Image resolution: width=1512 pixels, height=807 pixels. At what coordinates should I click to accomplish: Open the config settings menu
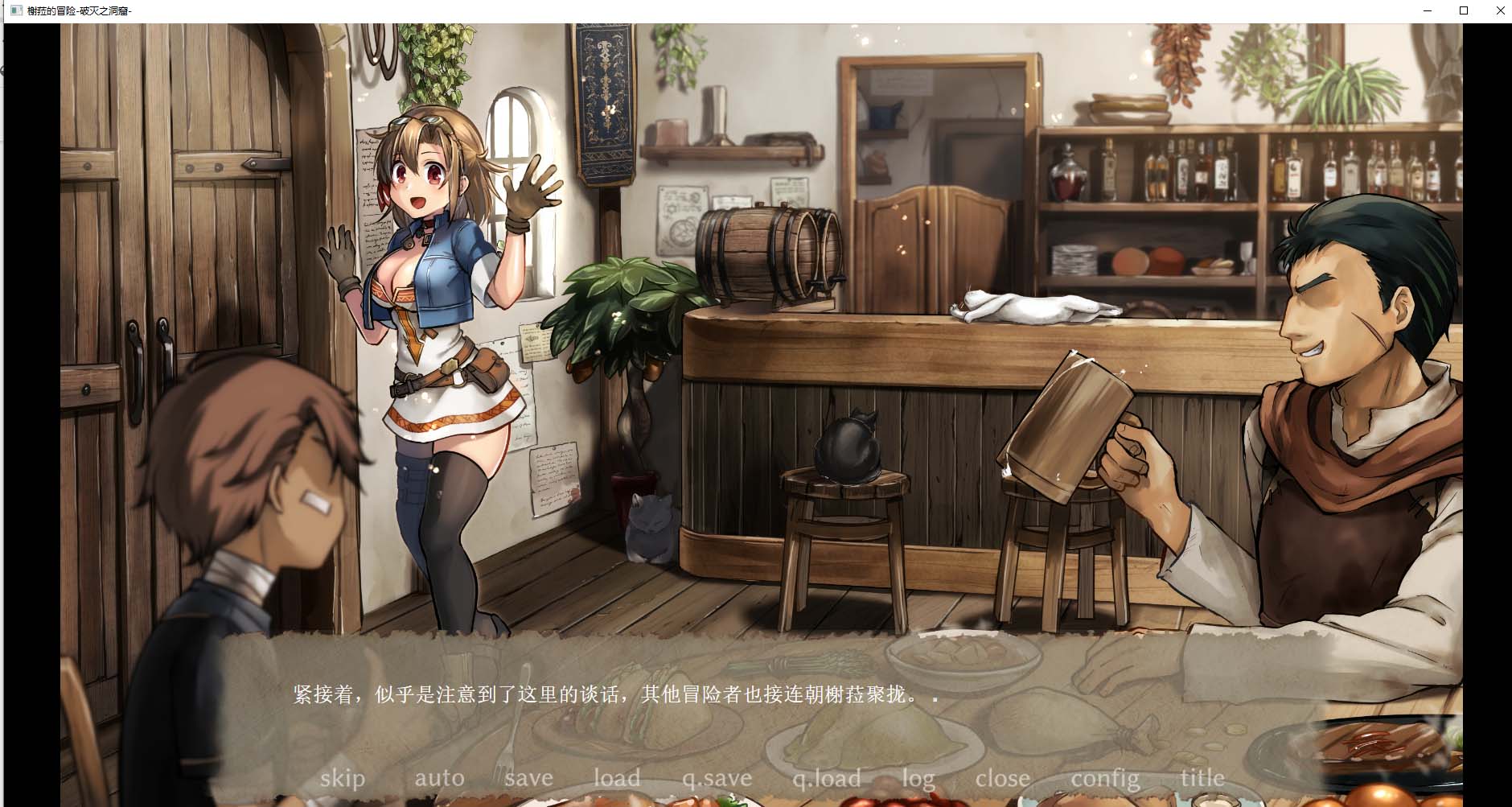(x=1105, y=777)
